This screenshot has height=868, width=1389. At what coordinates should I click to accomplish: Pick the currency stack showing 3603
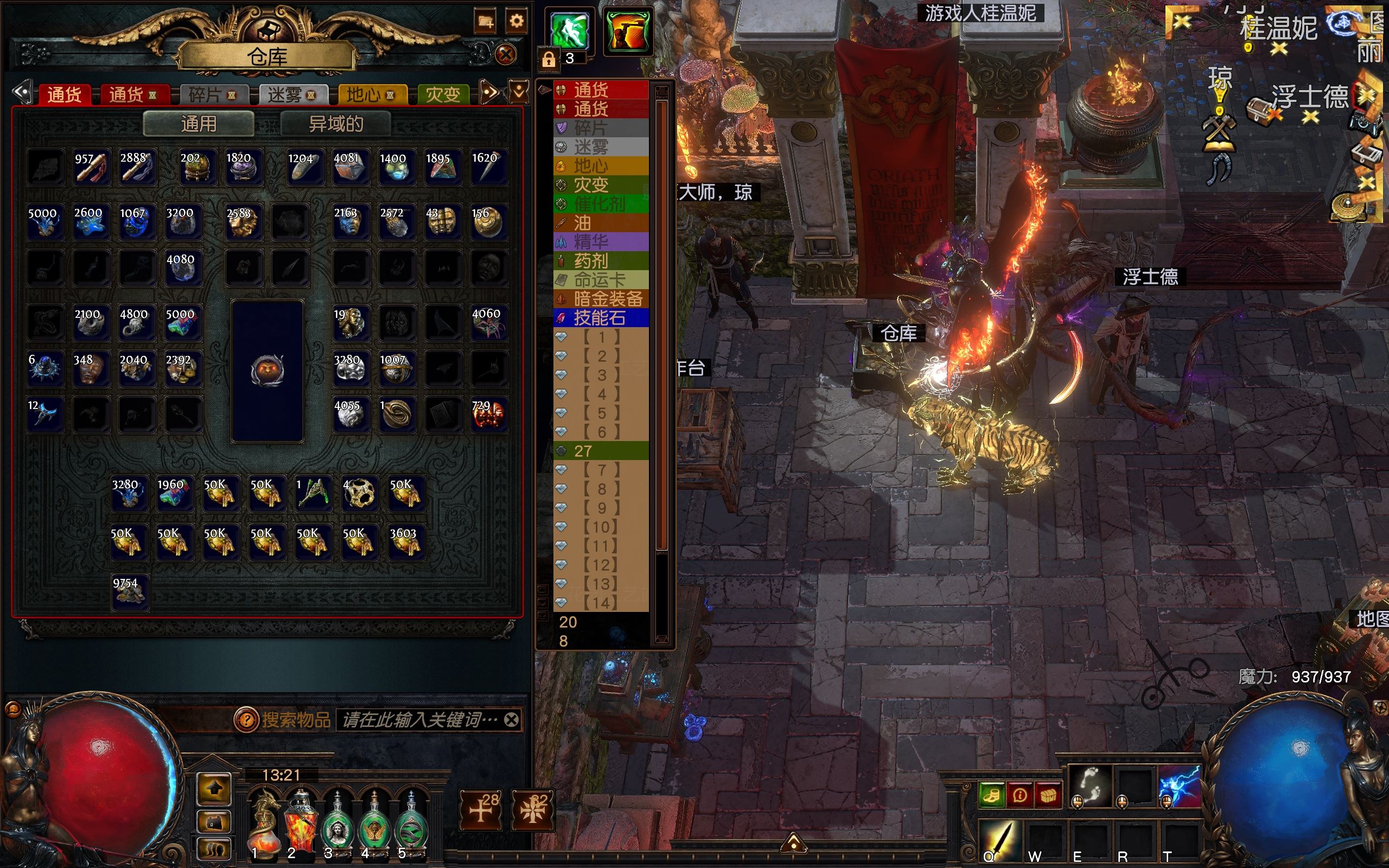406,542
